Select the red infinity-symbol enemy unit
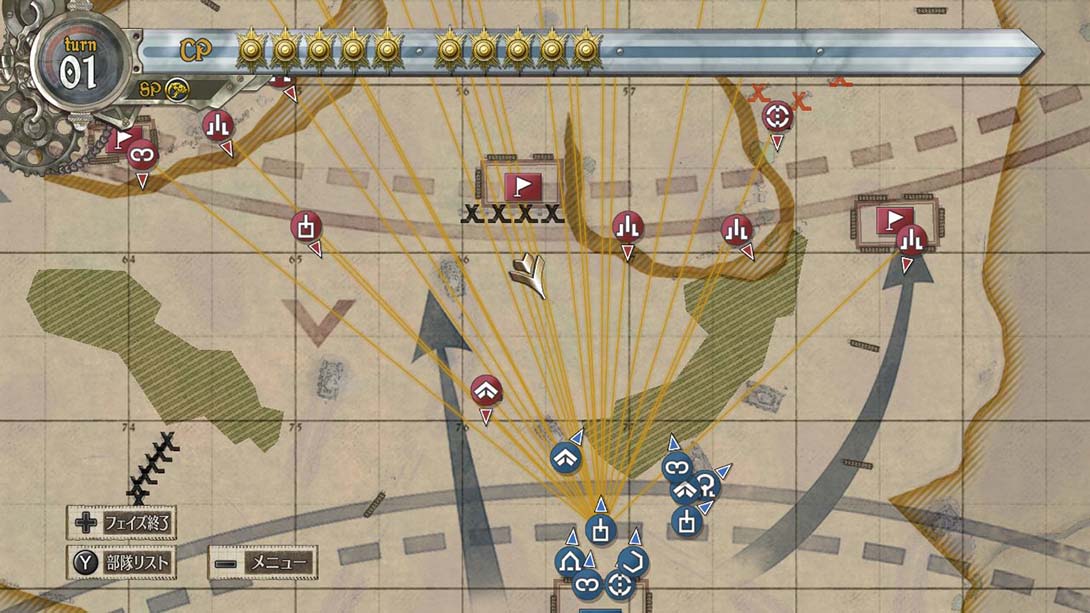 tap(141, 154)
